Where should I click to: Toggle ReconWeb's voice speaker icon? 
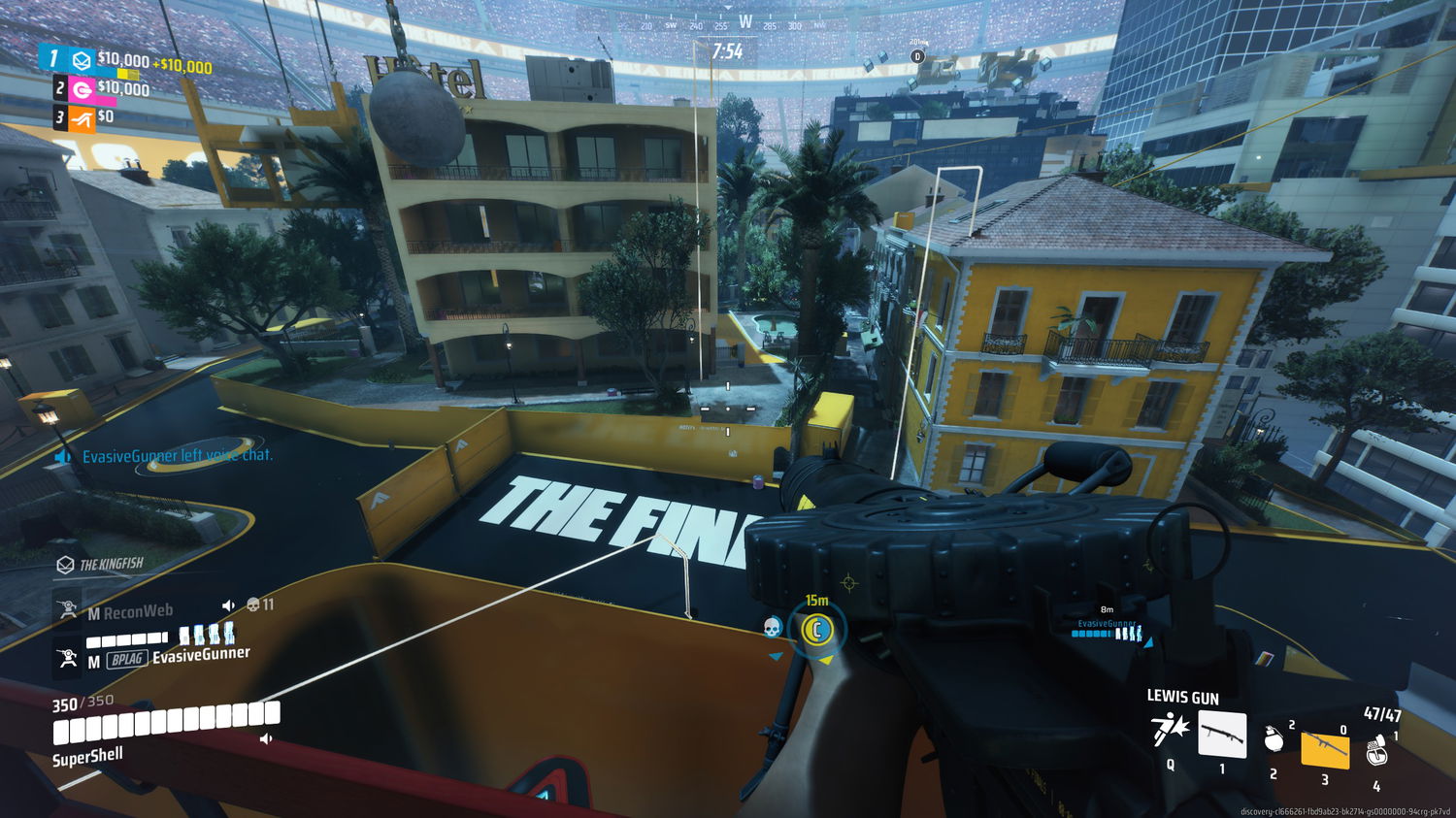[x=228, y=605]
